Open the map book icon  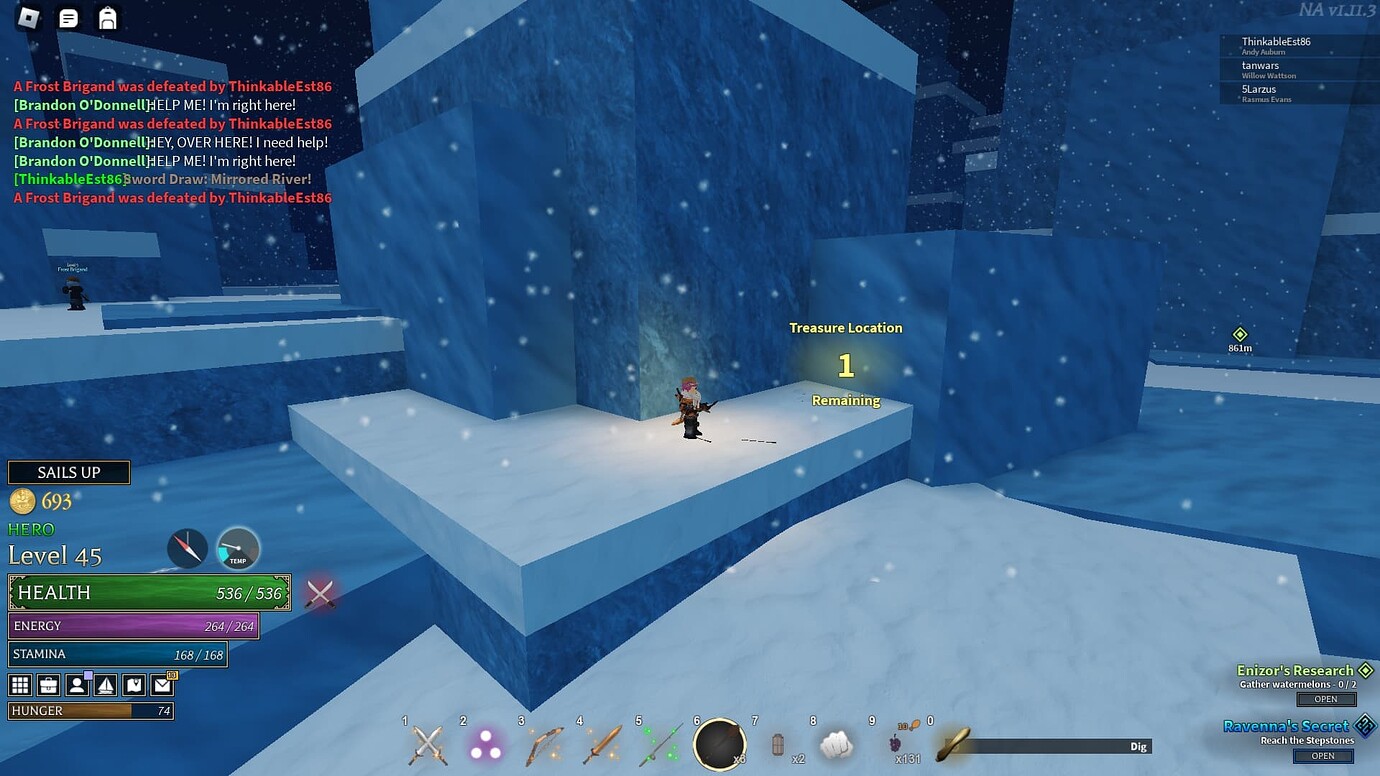pos(134,685)
